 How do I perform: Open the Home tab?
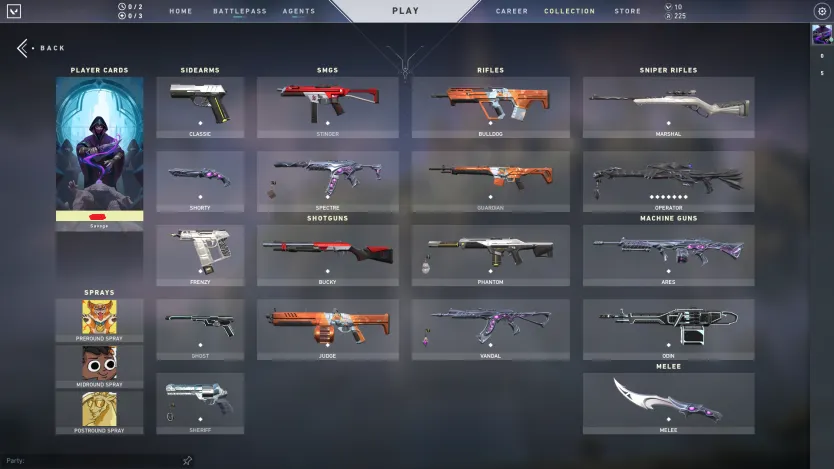point(181,11)
